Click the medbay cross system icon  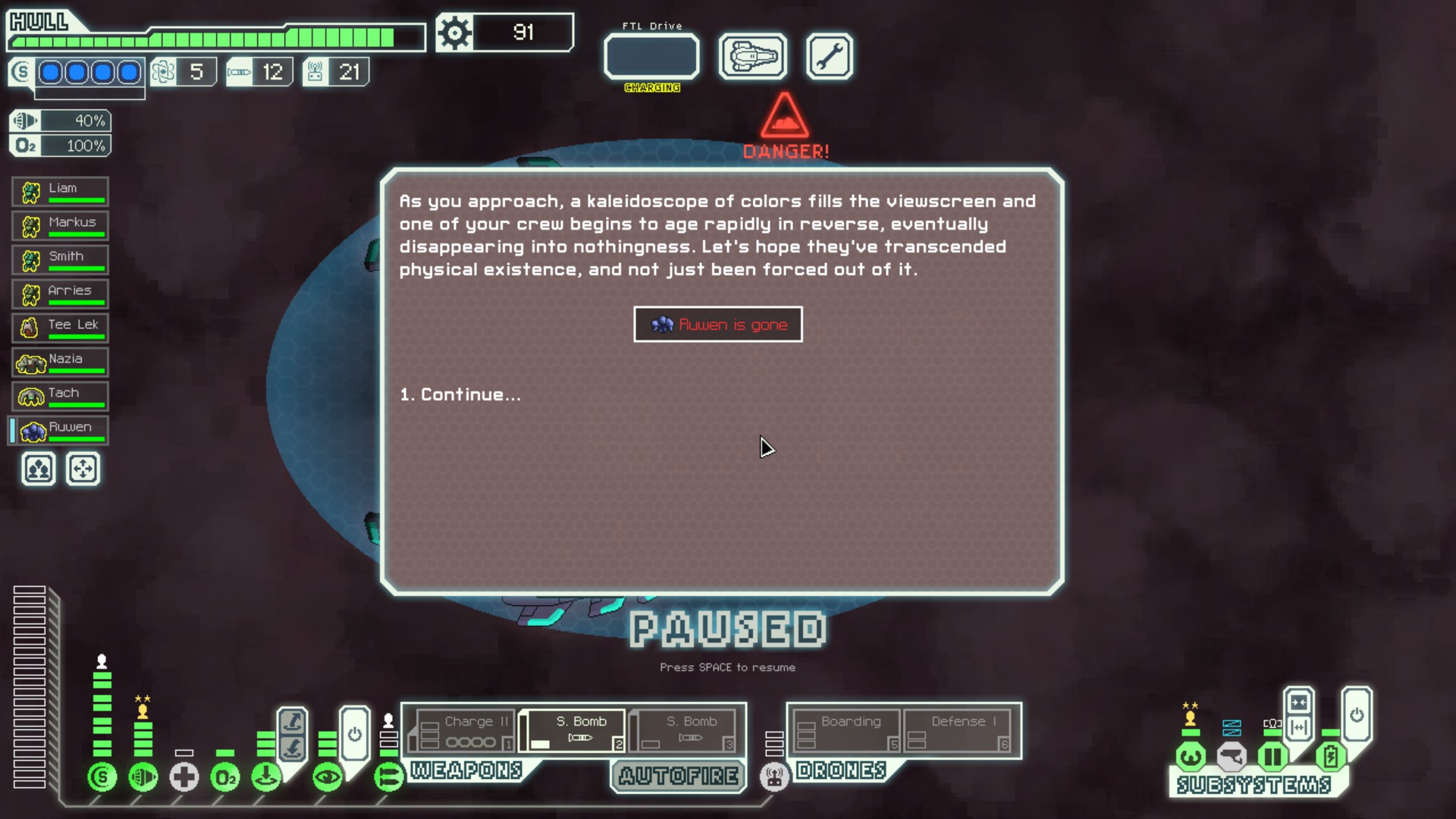pyautogui.click(x=184, y=777)
